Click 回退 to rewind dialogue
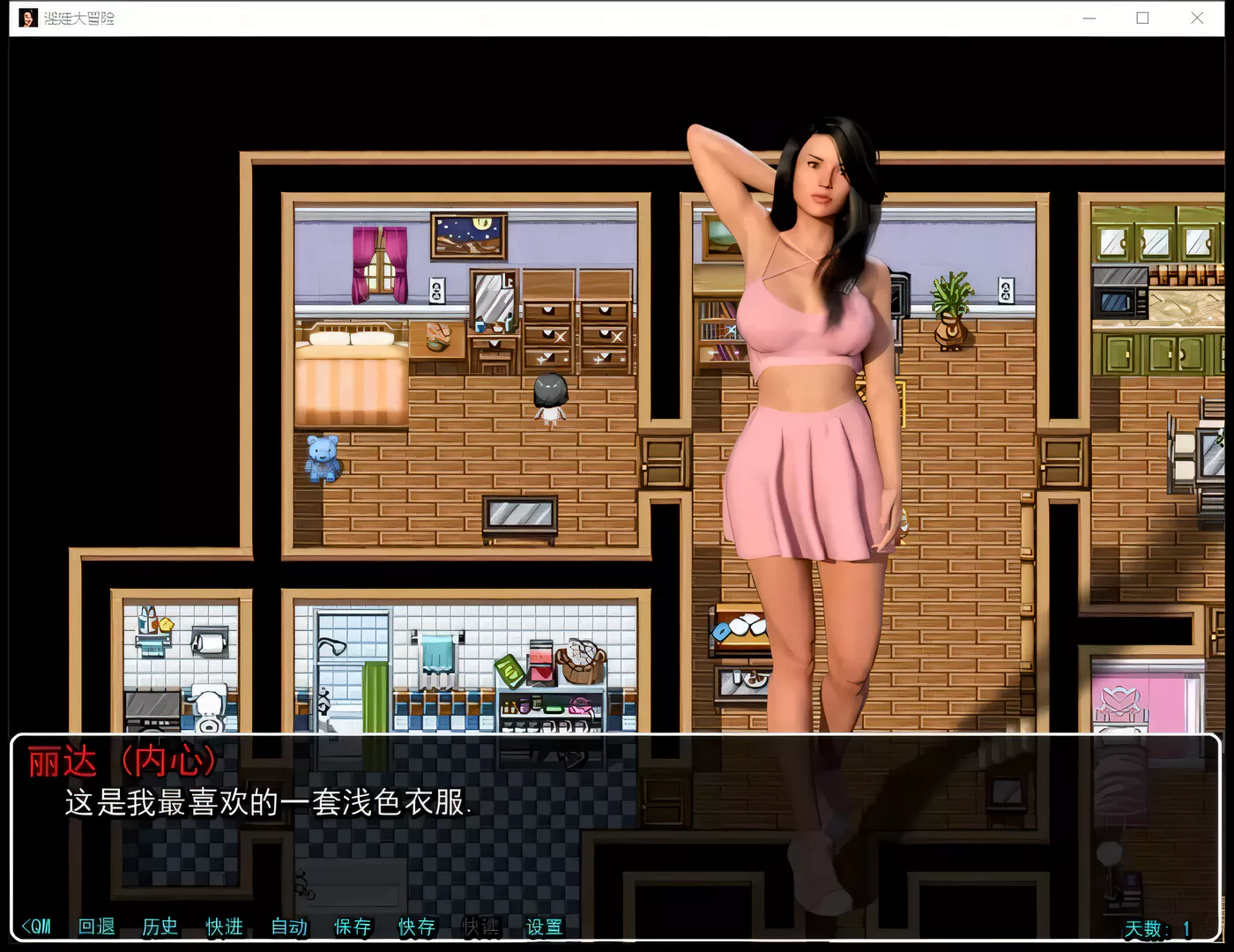Screen dimensions: 1234x952 click(95, 926)
